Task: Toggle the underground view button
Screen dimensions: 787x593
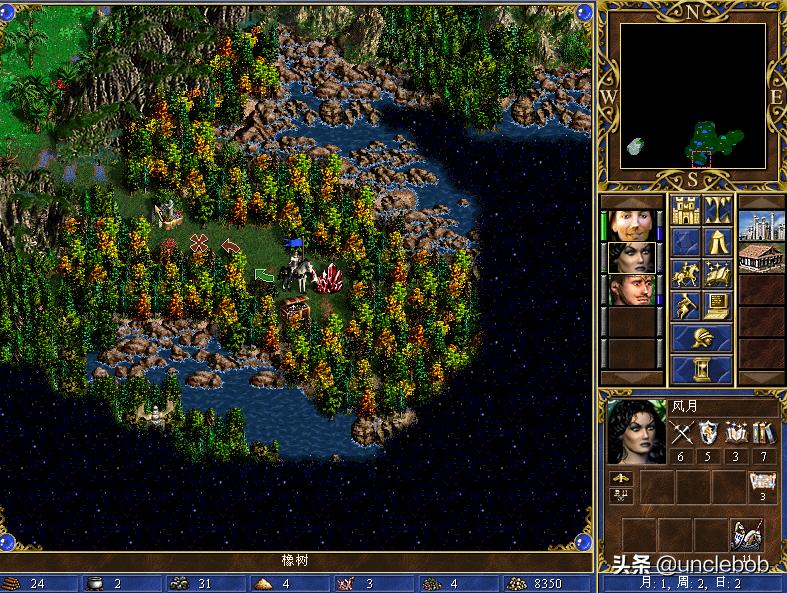Action: 717,210
